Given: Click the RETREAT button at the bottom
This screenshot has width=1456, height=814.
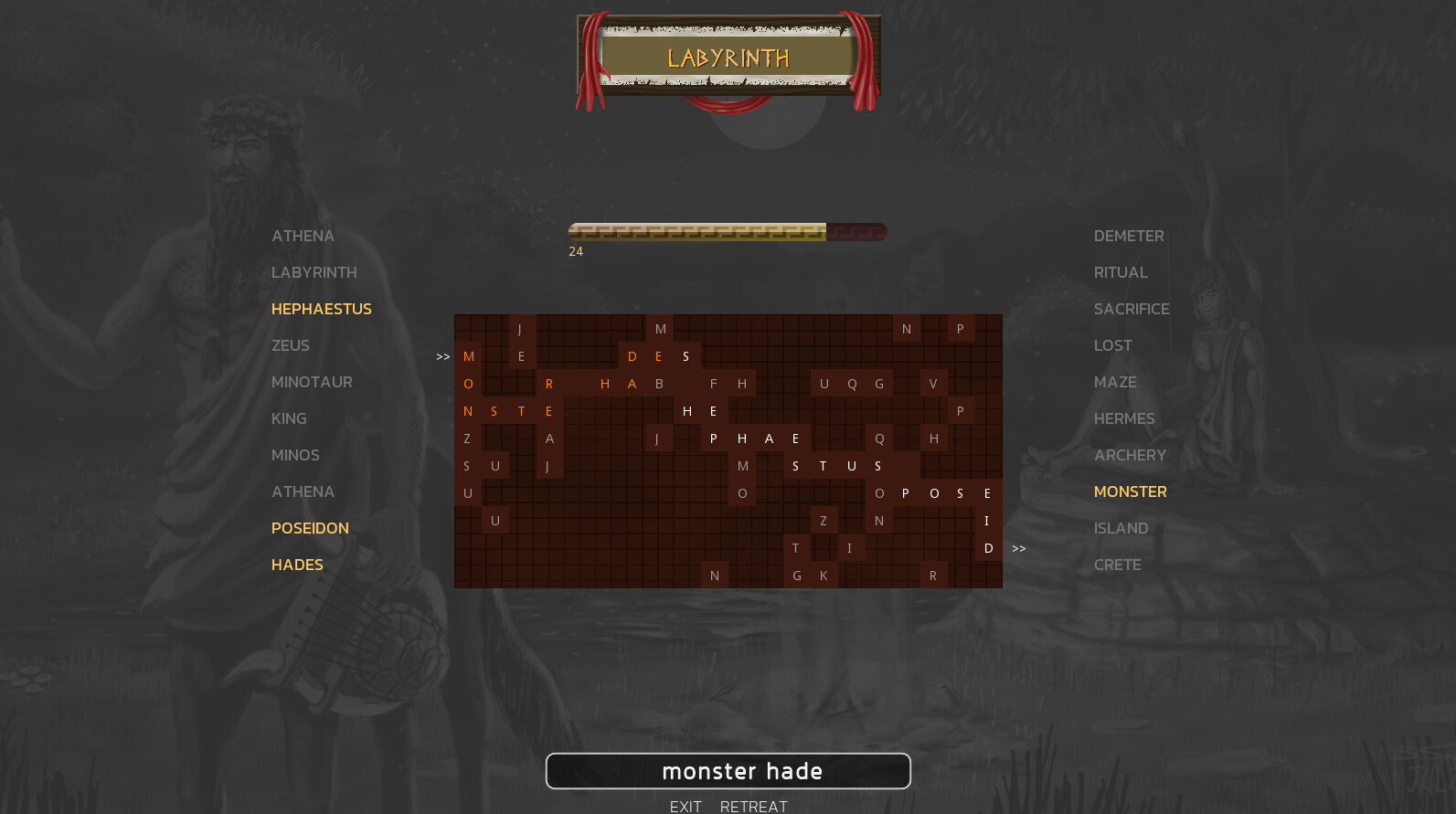Looking at the screenshot, I should point(753,806).
